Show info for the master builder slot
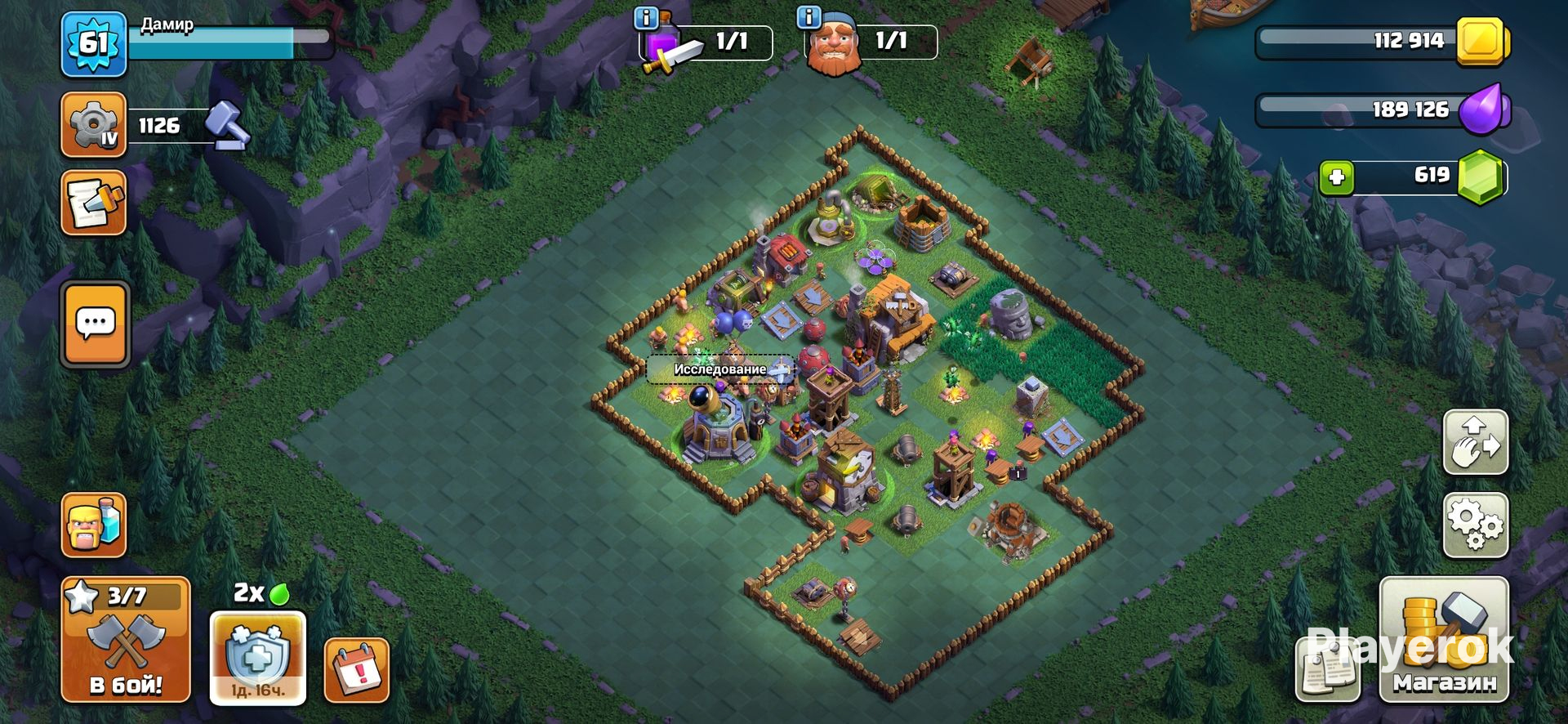 [808, 18]
